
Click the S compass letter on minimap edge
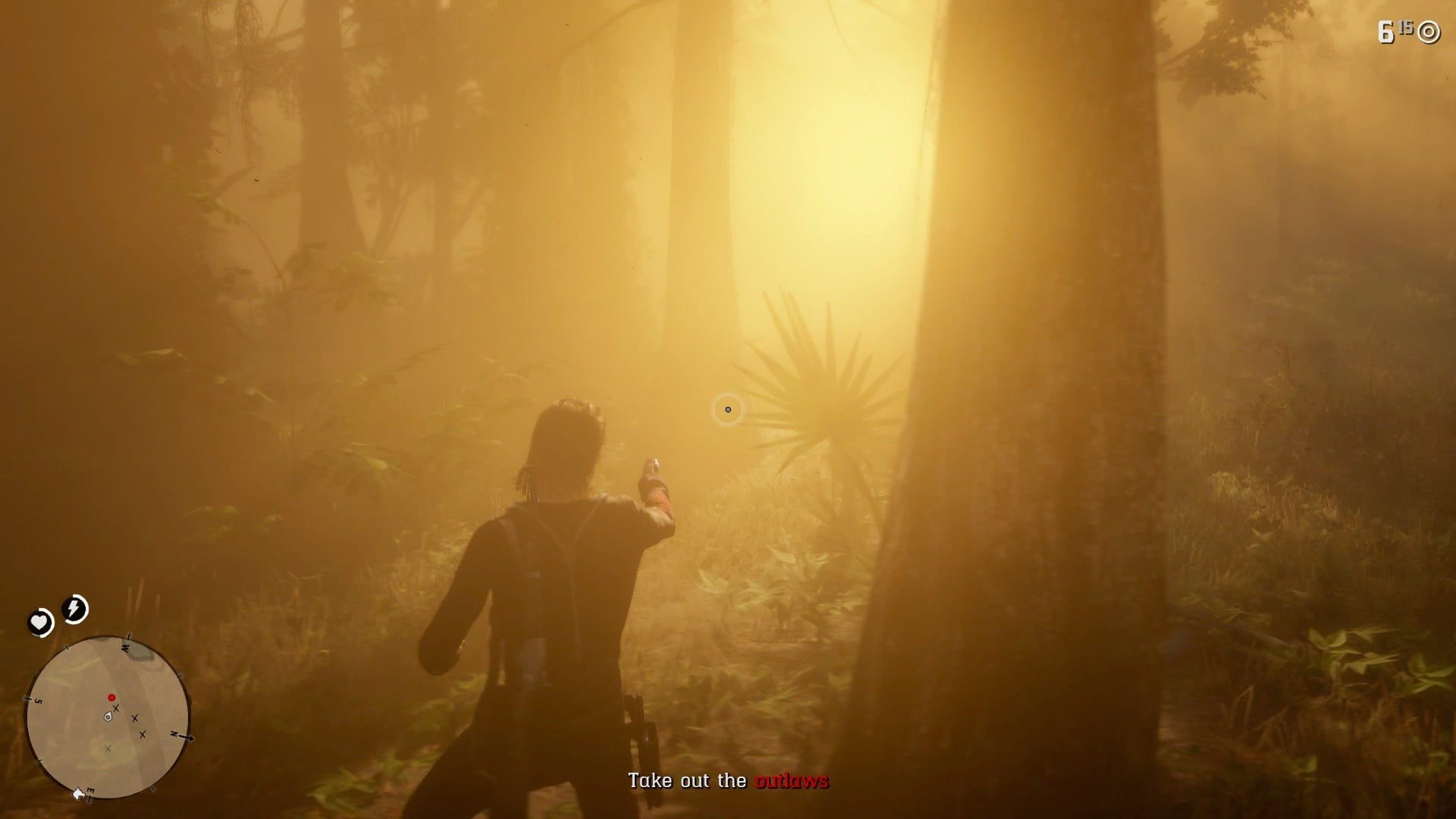pos(37,700)
